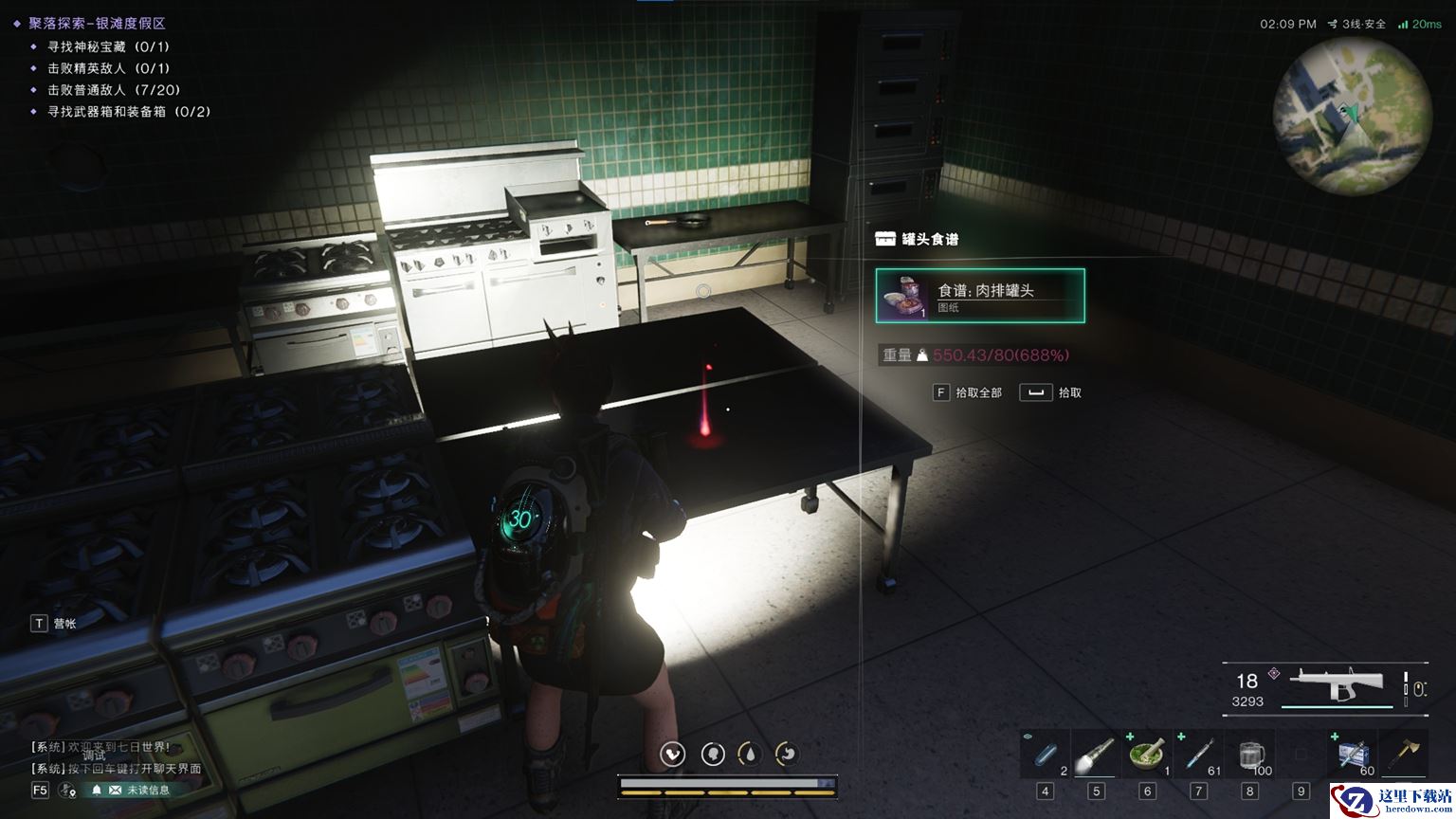Click the stomach hunger status icon

pyautogui.click(x=788, y=754)
